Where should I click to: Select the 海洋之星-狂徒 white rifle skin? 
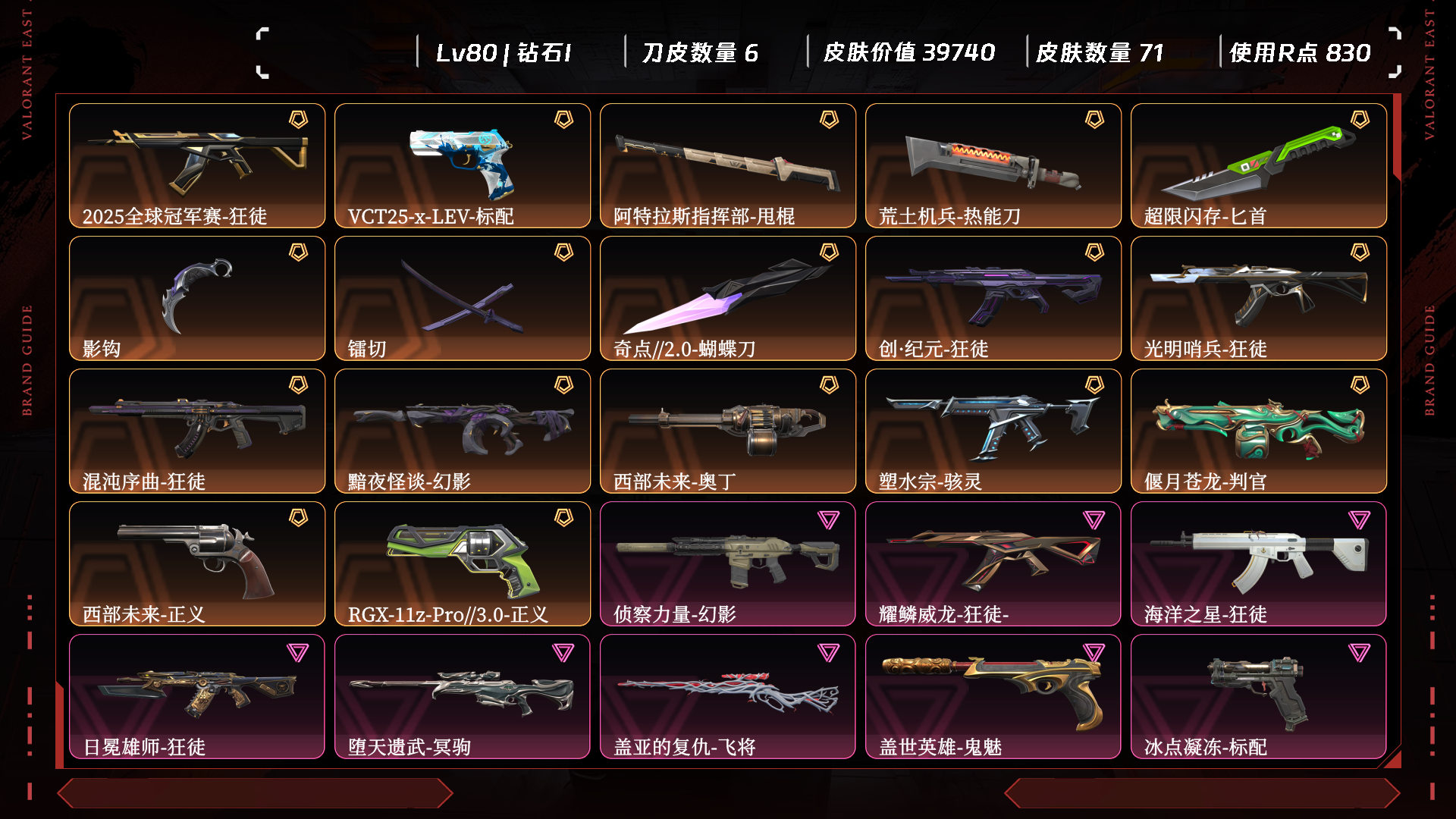pyautogui.click(x=1259, y=563)
